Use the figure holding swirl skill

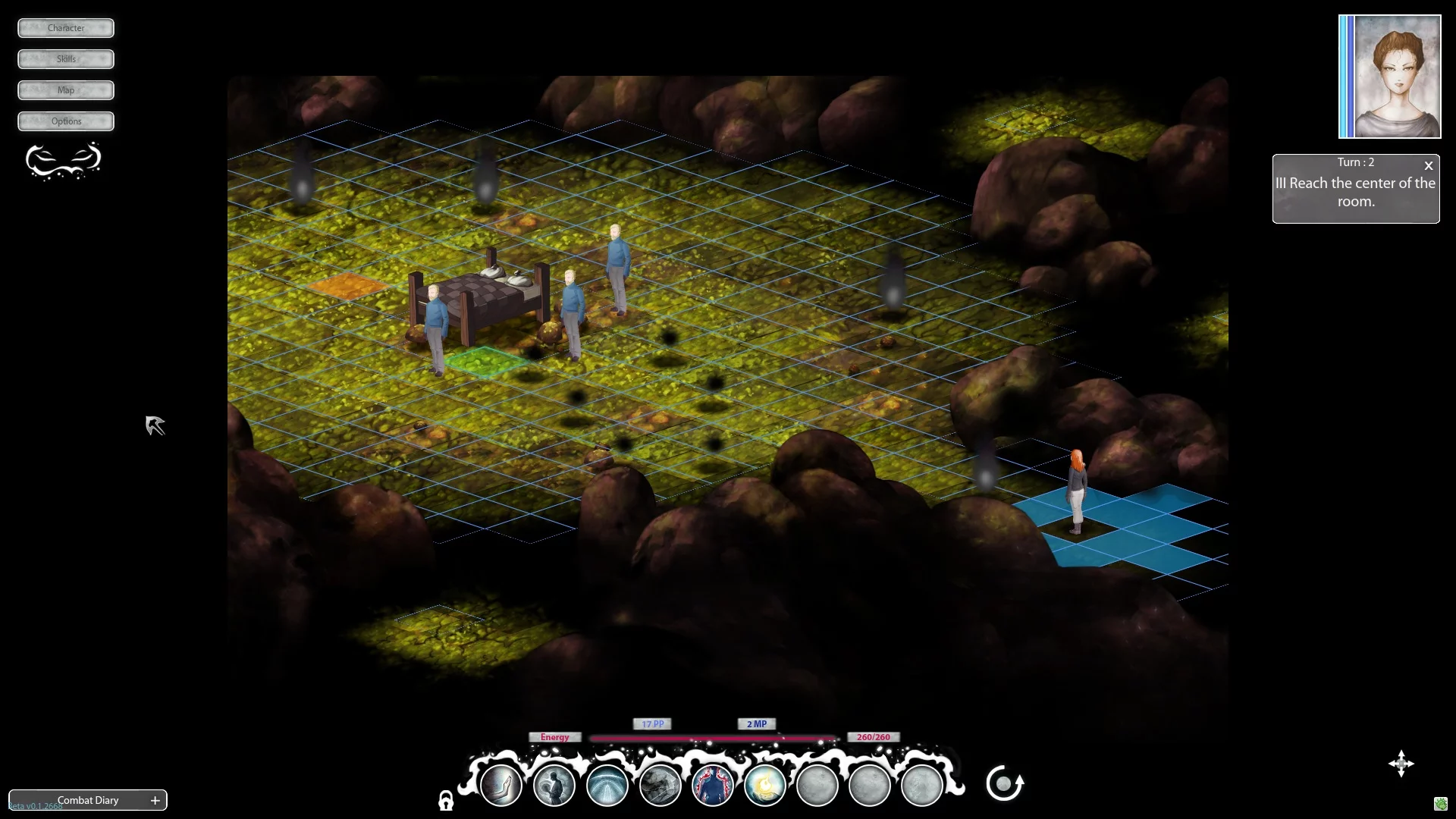(x=554, y=785)
